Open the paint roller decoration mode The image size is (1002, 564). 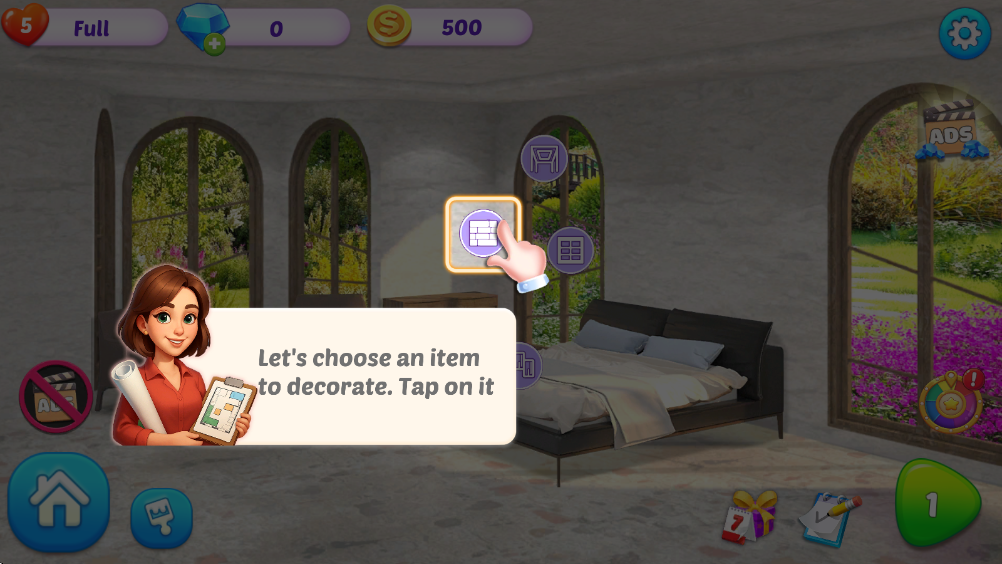tap(161, 517)
